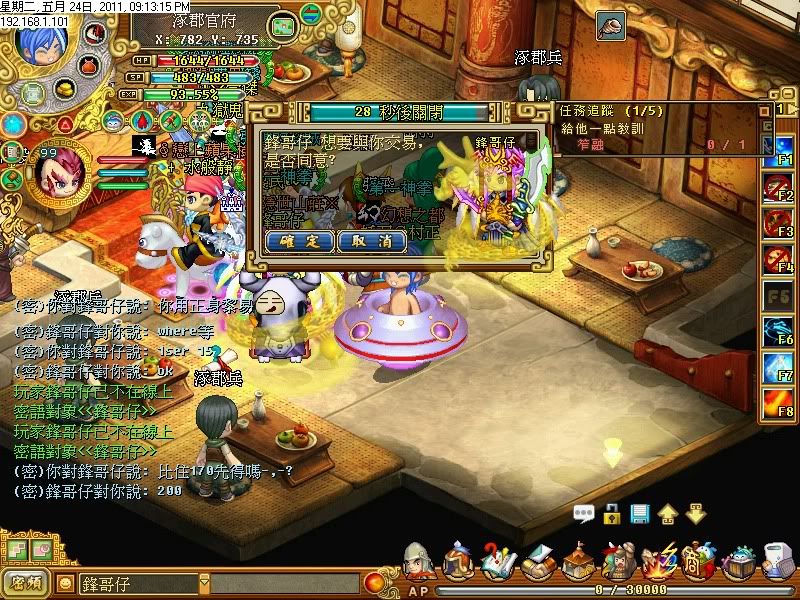Activate the F1 skill slot

coord(777,151)
